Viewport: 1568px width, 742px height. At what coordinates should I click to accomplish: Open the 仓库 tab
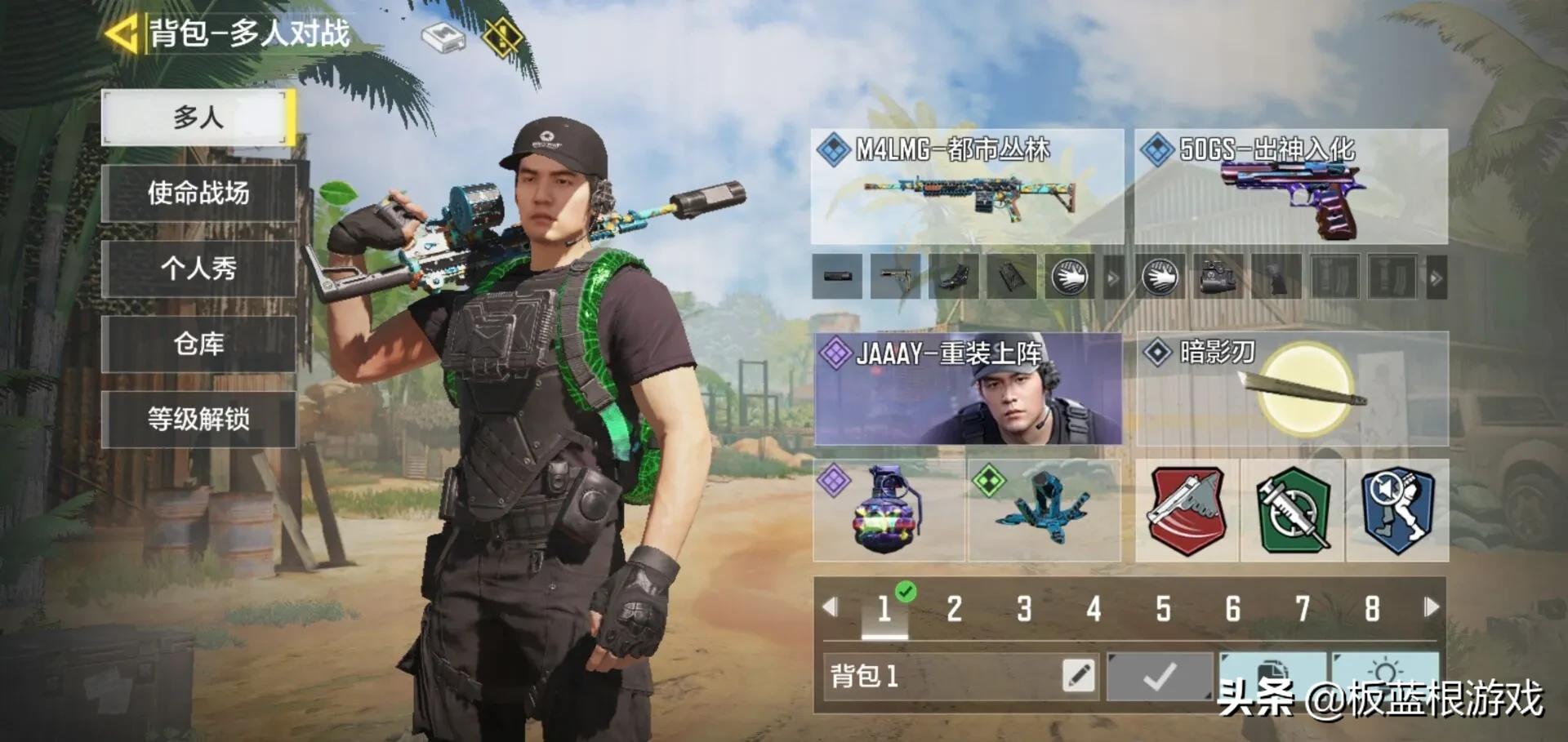[x=198, y=344]
